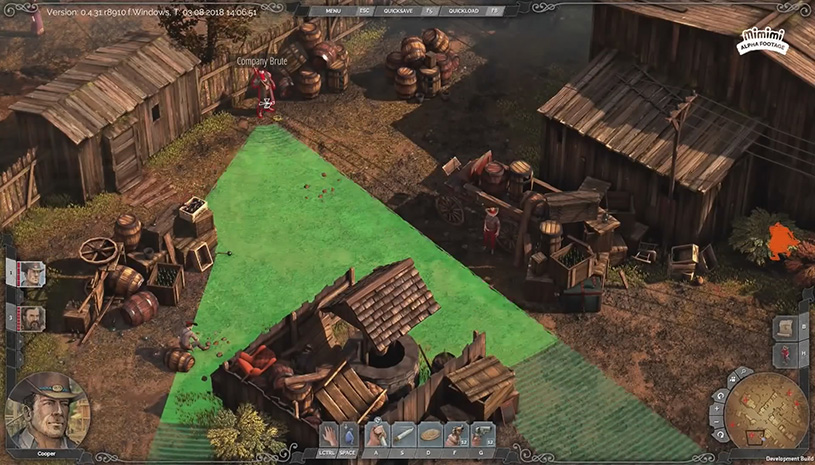Image resolution: width=815 pixels, height=465 pixels.
Task: Activate the hand-held revolver ability
Action: click(456, 434)
